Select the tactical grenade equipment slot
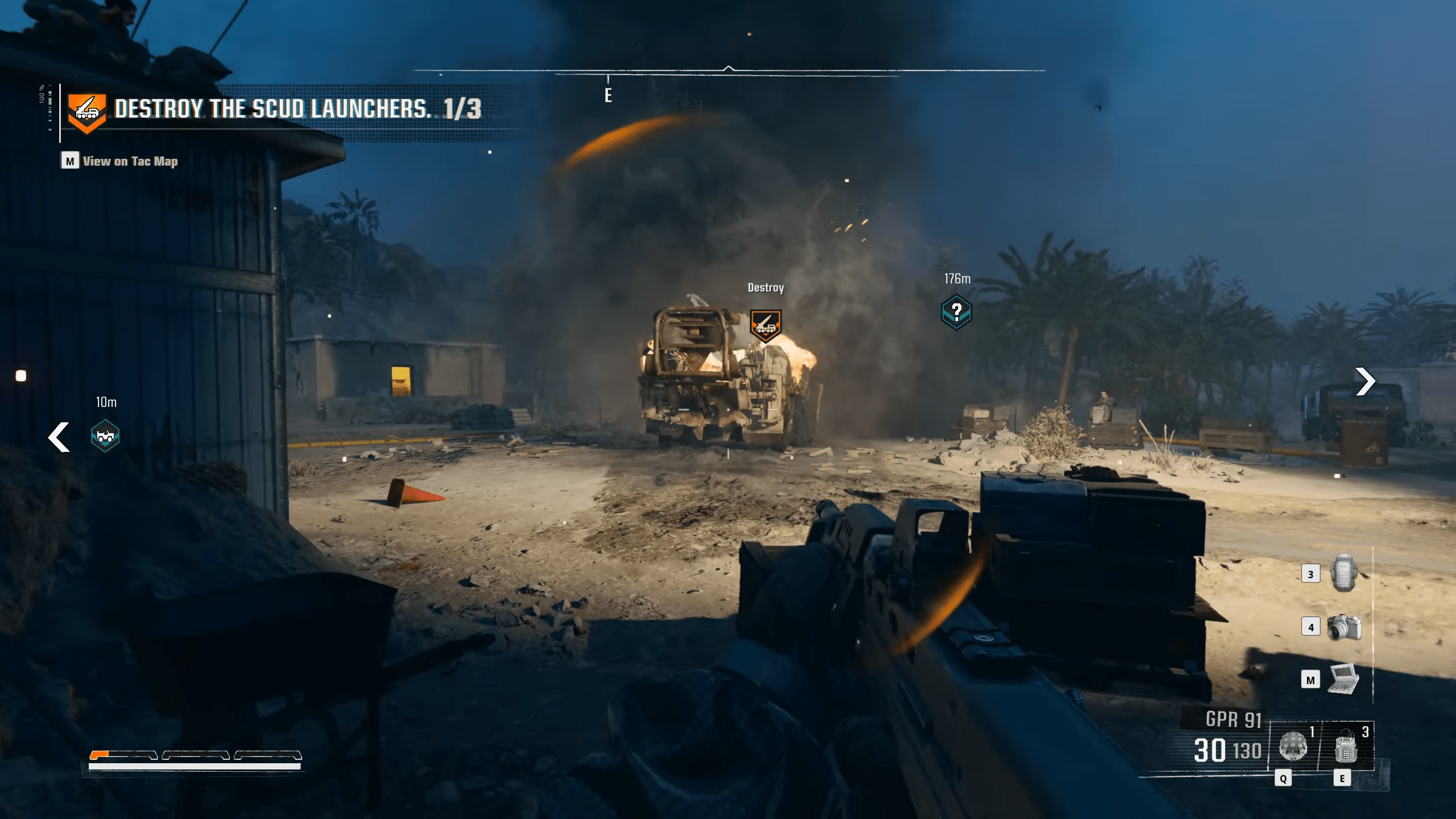Viewport: 1456px width, 819px height. [x=1293, y=746]
